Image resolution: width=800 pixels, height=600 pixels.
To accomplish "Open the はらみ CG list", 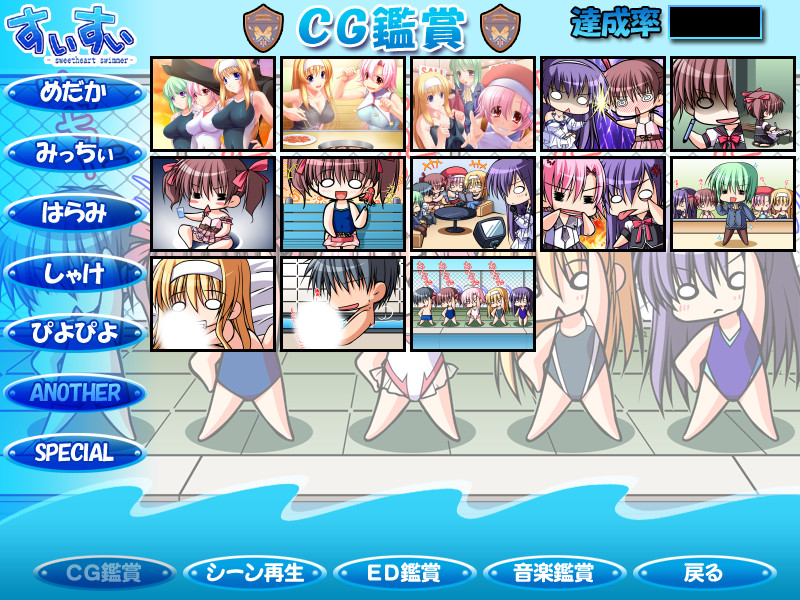I will 75,212.
